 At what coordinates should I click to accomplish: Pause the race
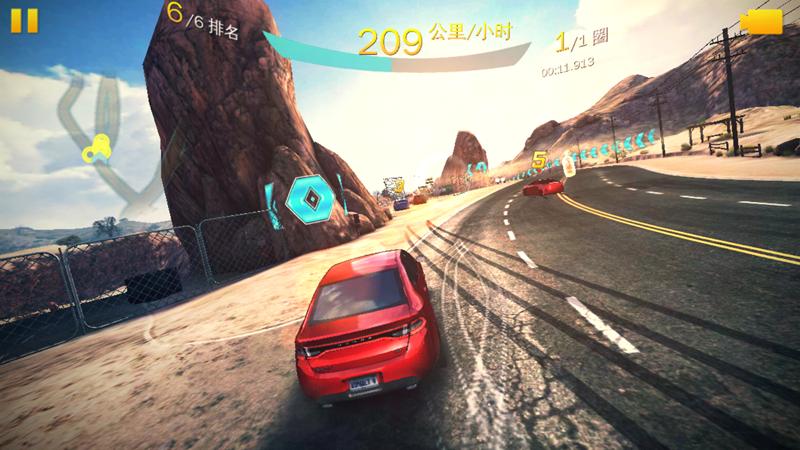click(x=26, y=21)
